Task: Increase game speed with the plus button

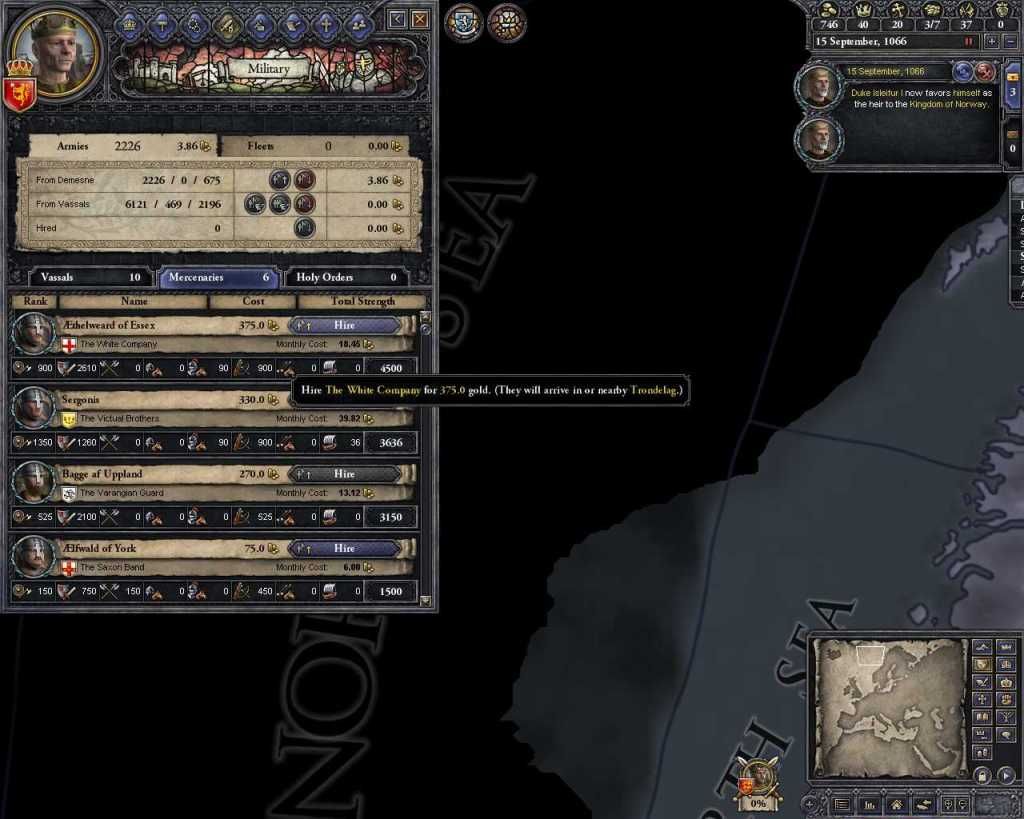Action: (x=991, y=42)
